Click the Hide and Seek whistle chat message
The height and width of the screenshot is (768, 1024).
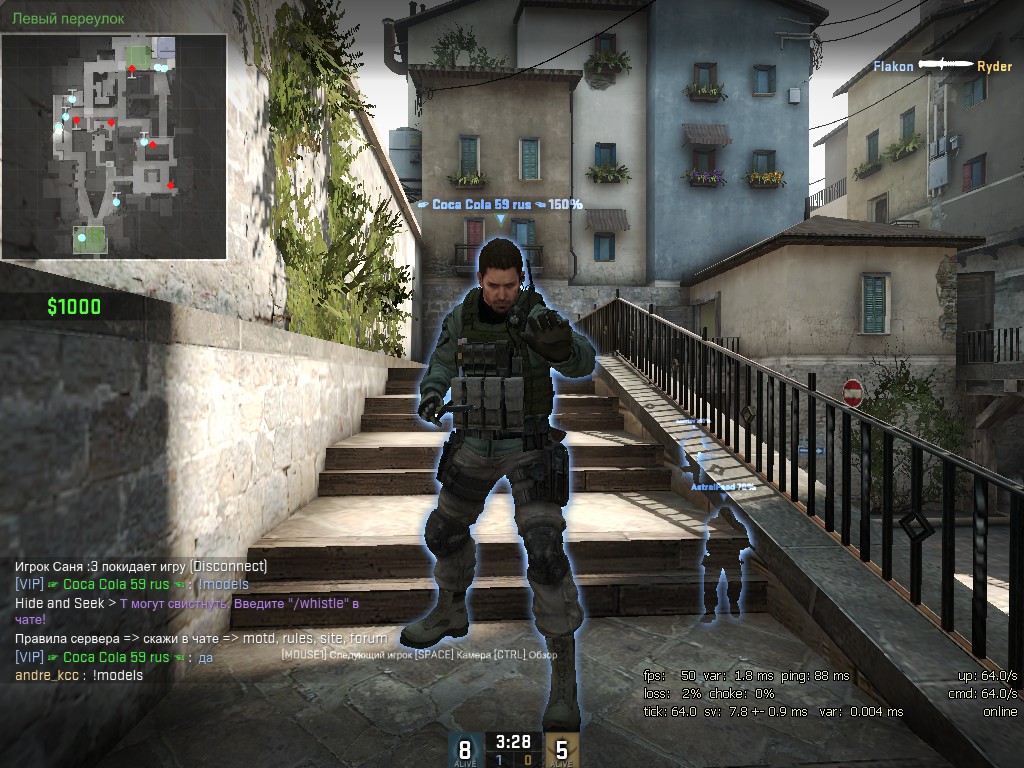tap(187, 611)
